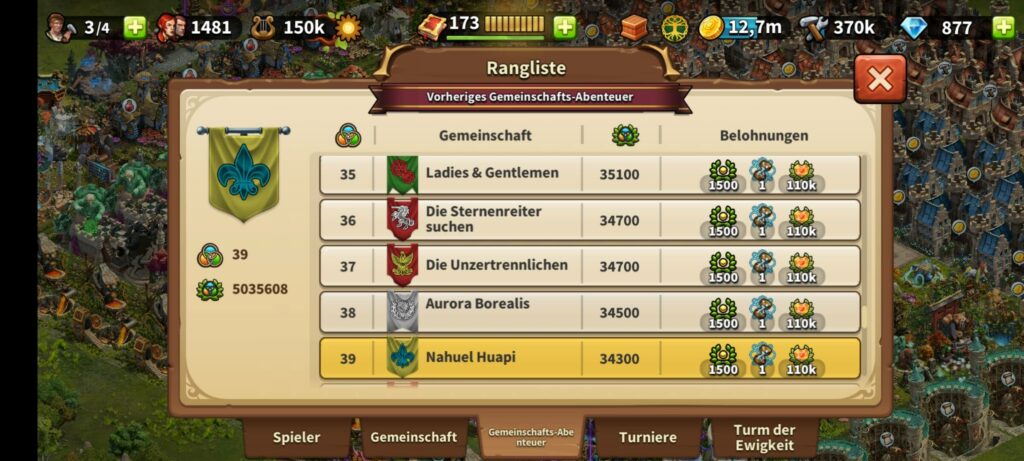Click the gold coins resource icon

pos(711,27)
